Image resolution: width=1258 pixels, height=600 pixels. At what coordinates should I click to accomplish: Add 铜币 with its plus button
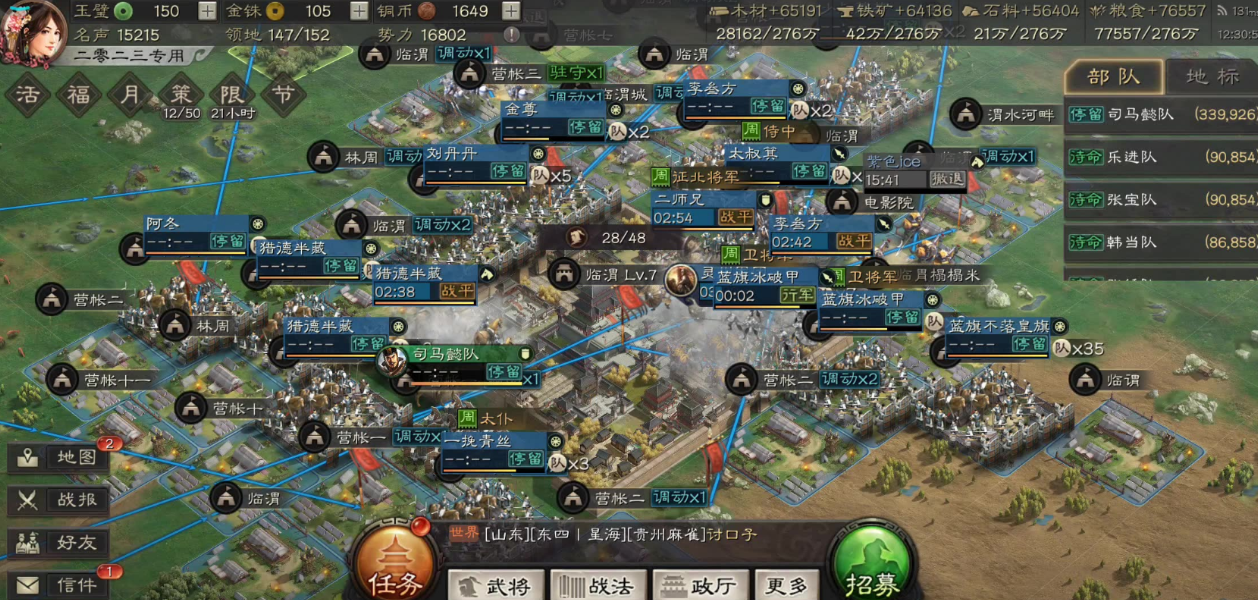(x=510, y=11)
